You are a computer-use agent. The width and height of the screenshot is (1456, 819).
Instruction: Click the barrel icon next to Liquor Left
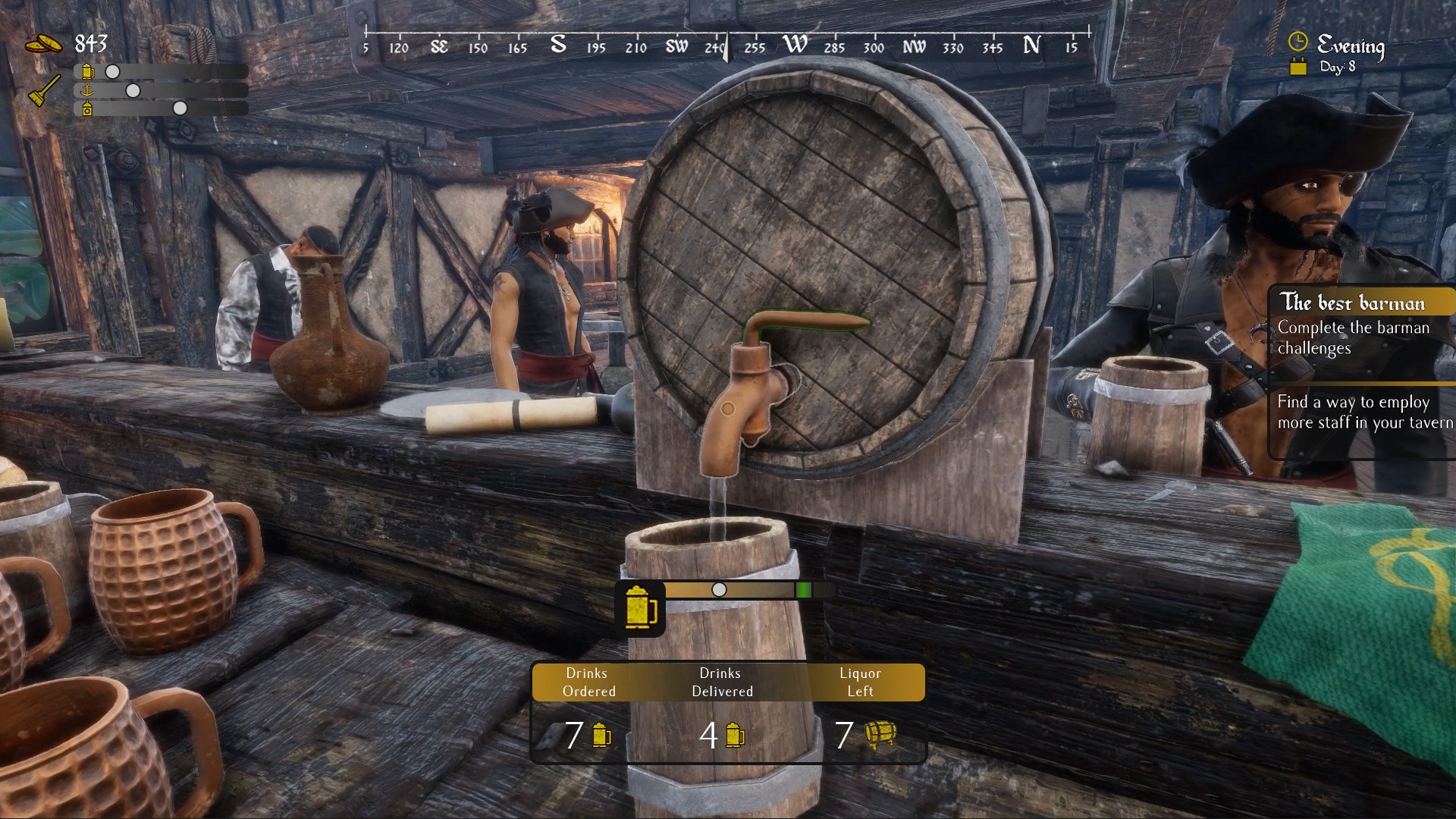click(x=882, y=735)
